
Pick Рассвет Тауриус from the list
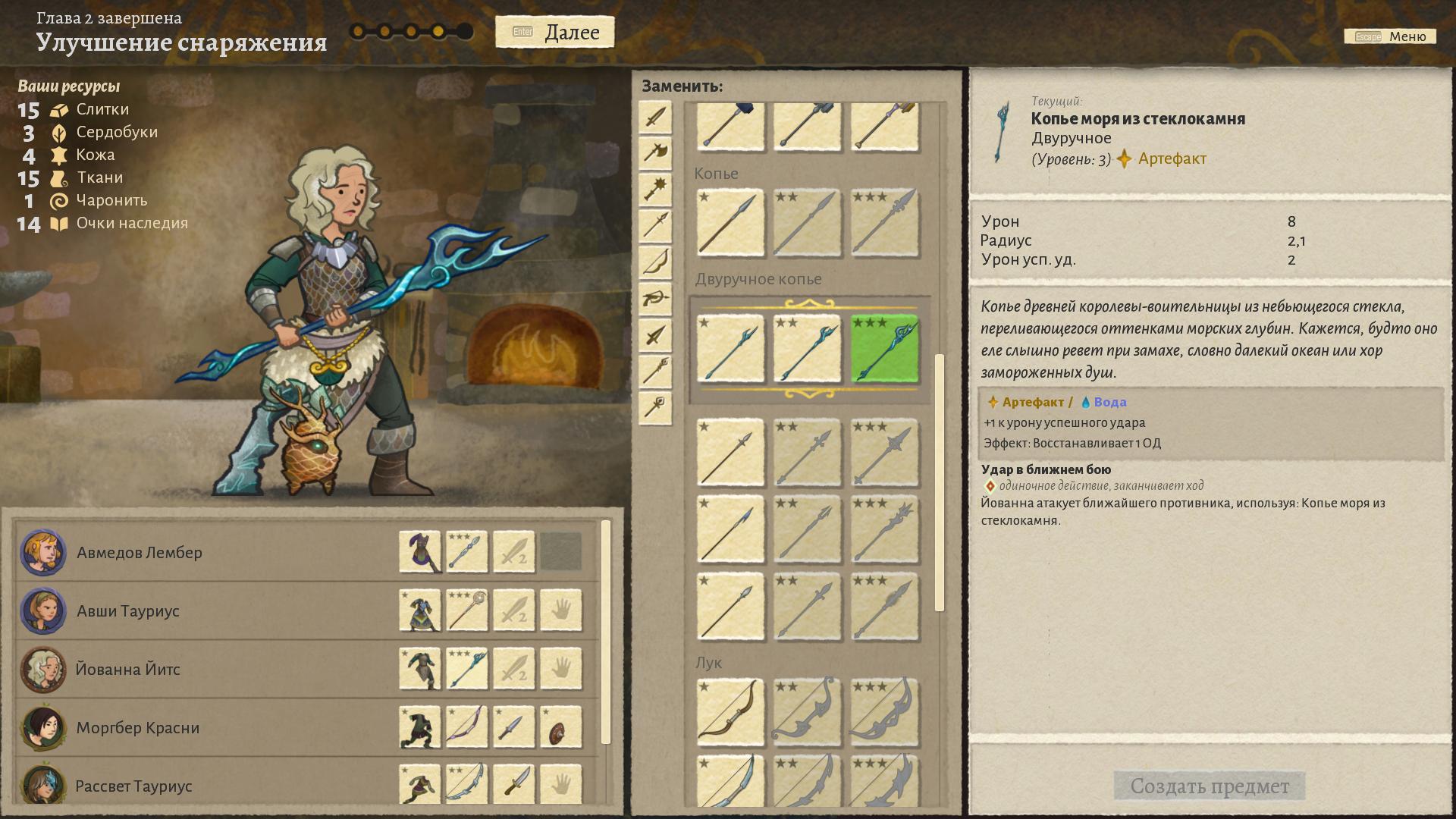coord(133,786)
